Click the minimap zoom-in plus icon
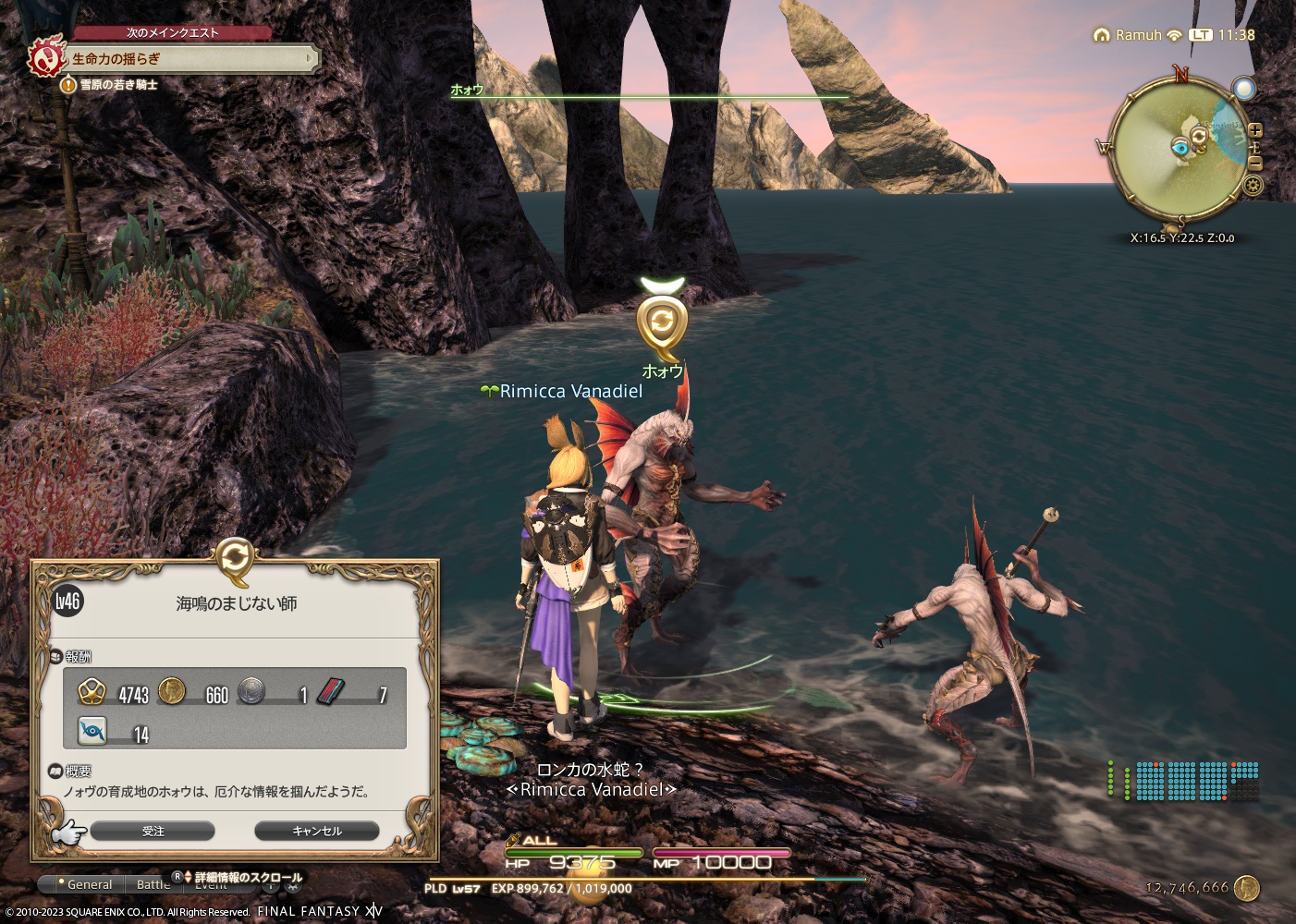 point(1254,132)
